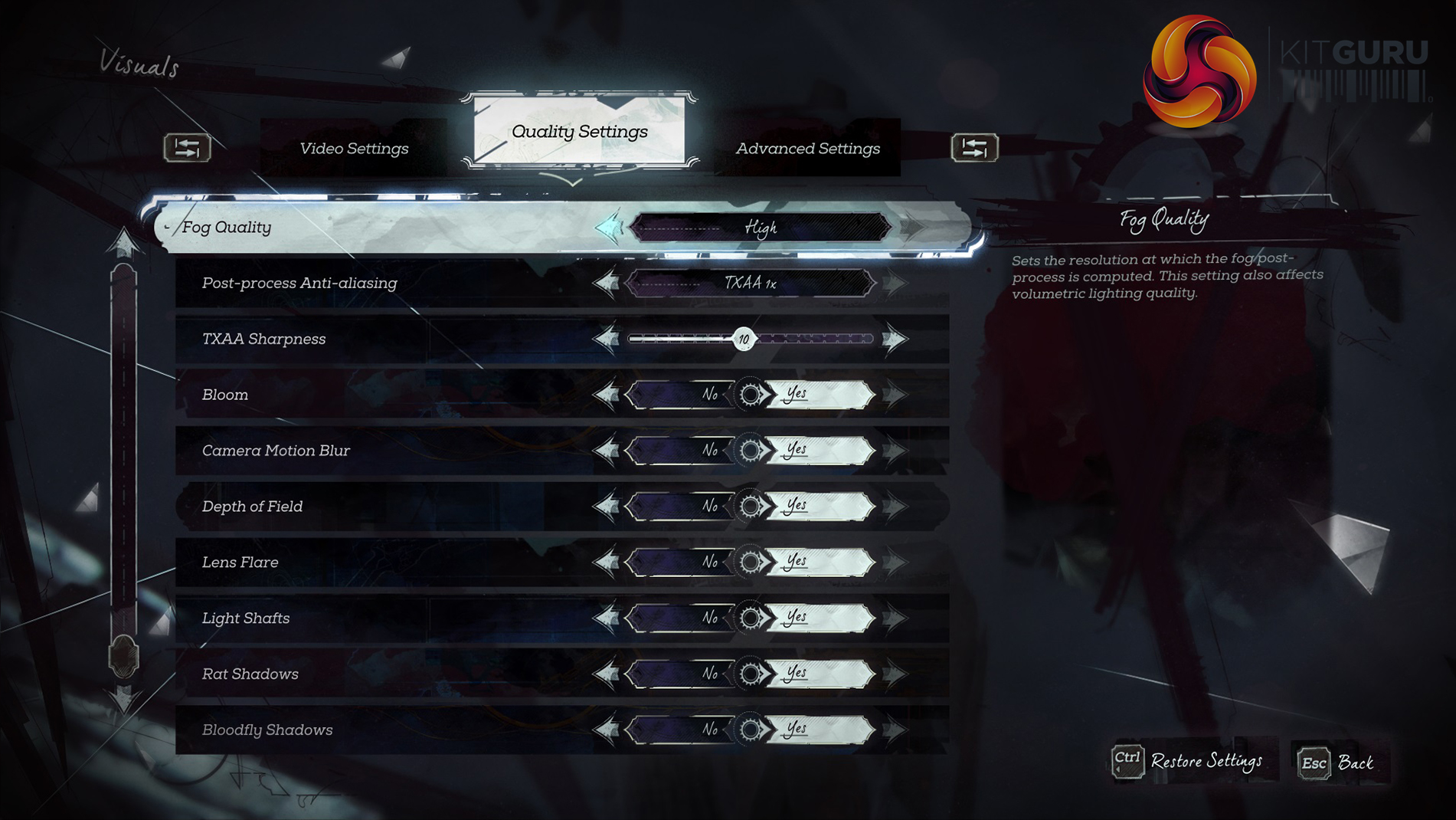Disable Lens Flare by selecting No

tap(682, 563)
